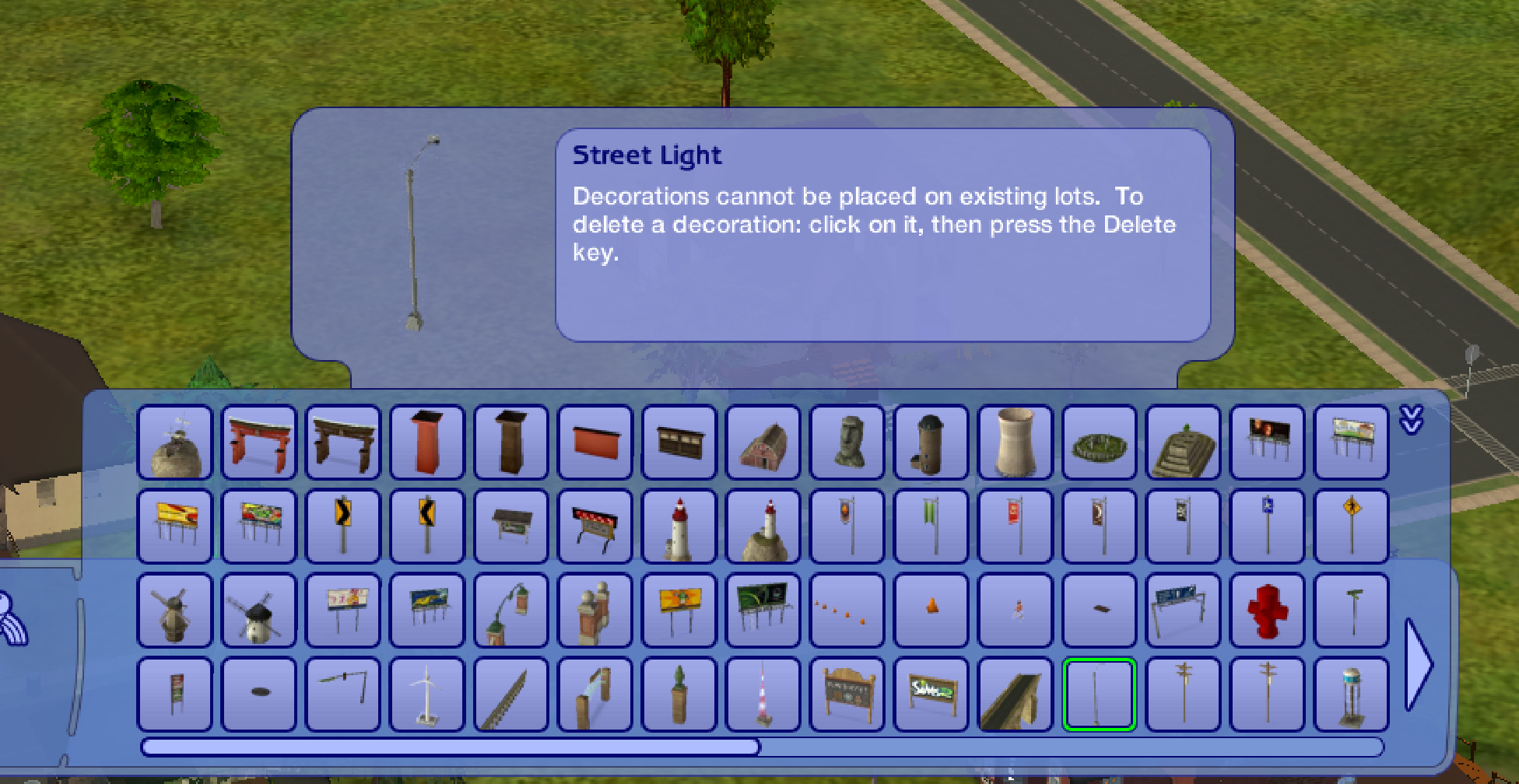1519x784 pixels.
Task: Choose the red fire hydrant decoration
Action: [1268, 611]
